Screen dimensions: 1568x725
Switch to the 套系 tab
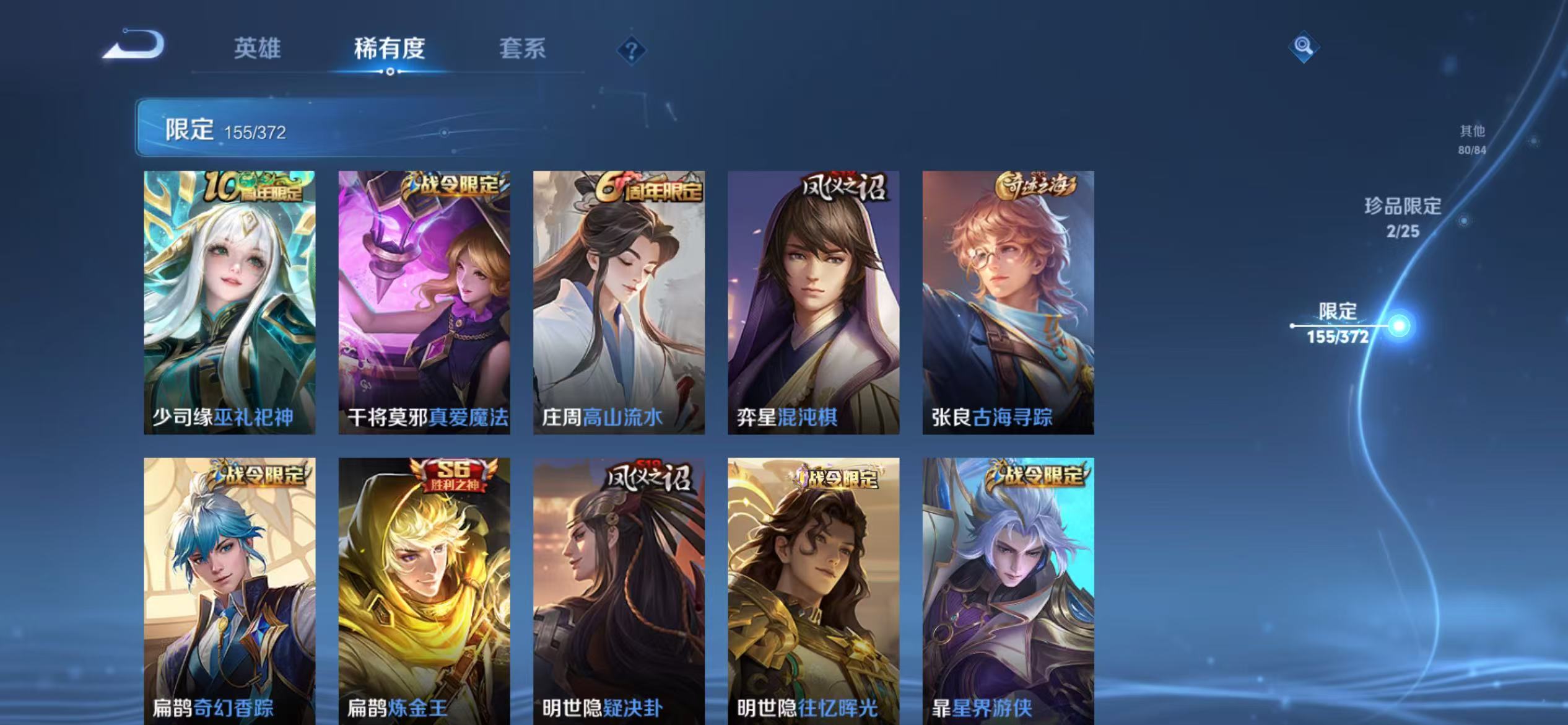[523, 51]
